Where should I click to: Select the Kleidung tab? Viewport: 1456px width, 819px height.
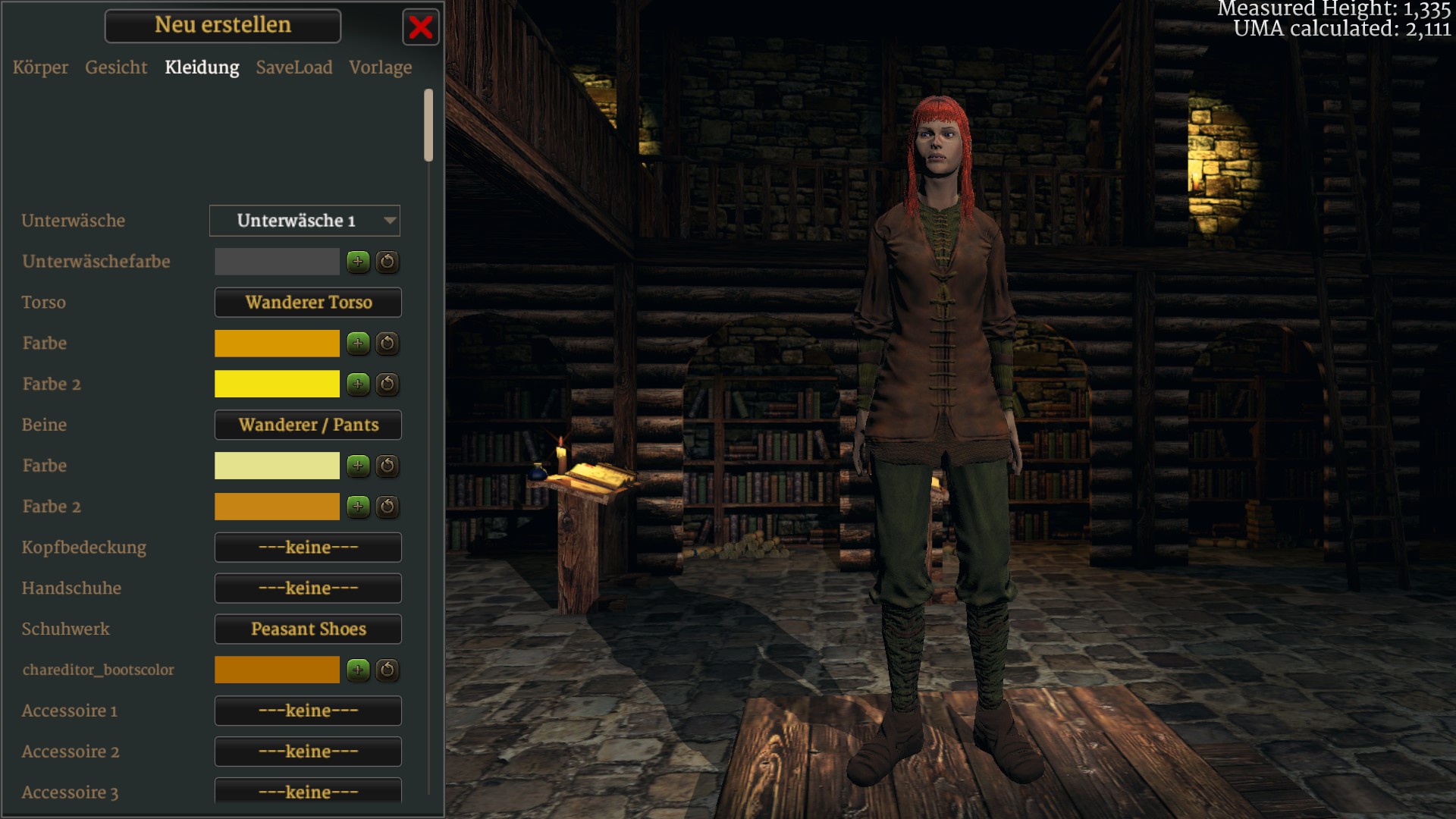pos(202,67)
